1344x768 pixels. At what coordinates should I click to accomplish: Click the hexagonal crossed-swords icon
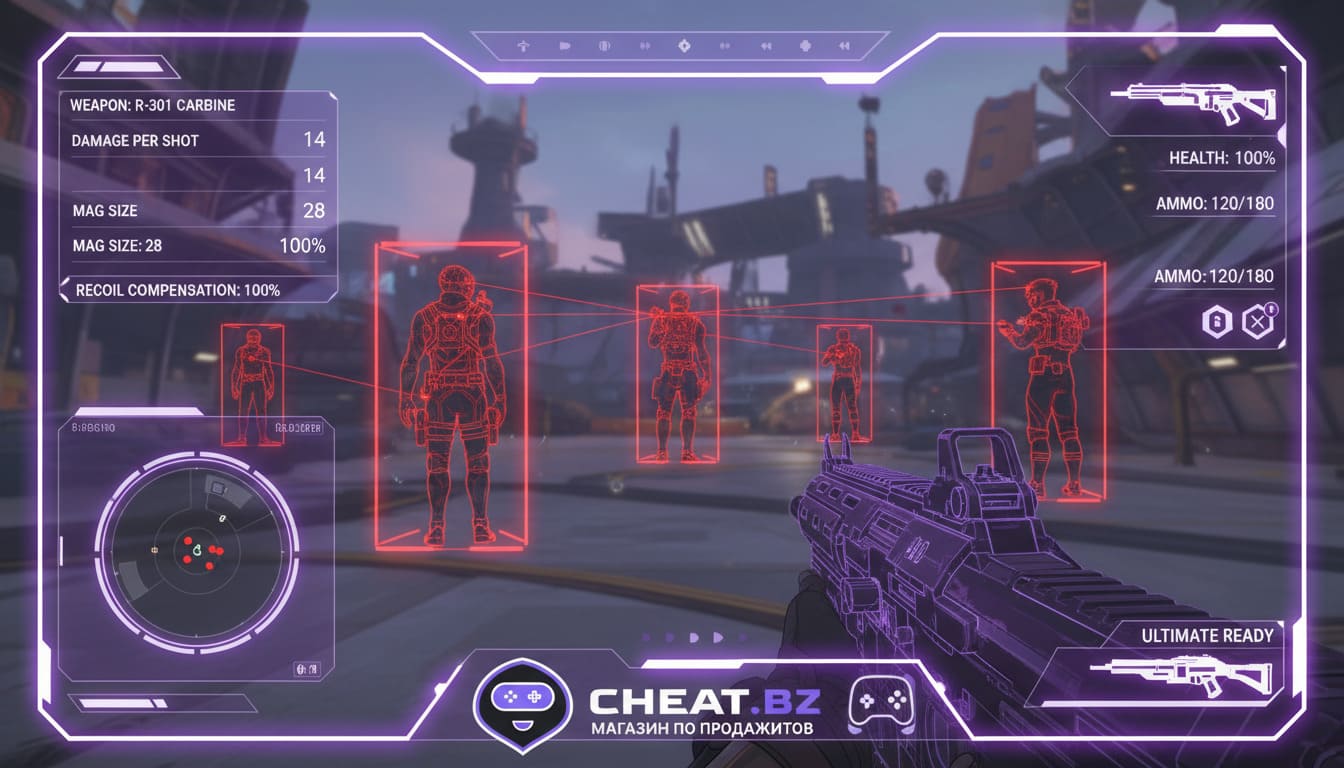tap(1257, 322)
